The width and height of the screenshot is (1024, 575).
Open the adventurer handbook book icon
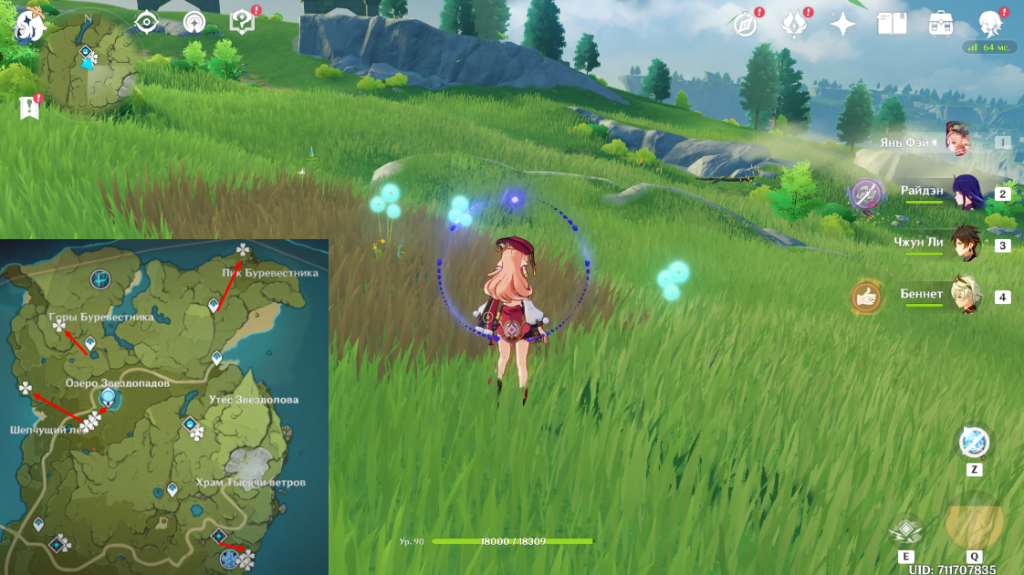coord(891,24)
